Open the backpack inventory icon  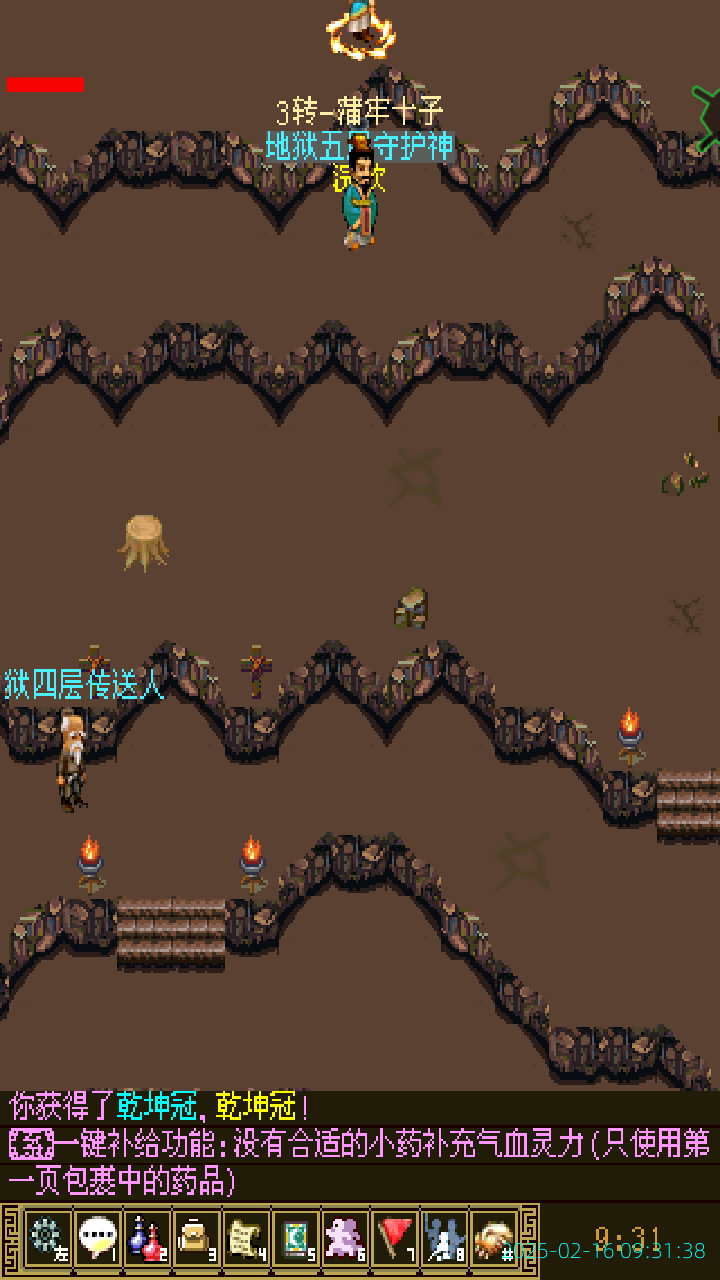pyautogui.click(x=196, y=1238)
